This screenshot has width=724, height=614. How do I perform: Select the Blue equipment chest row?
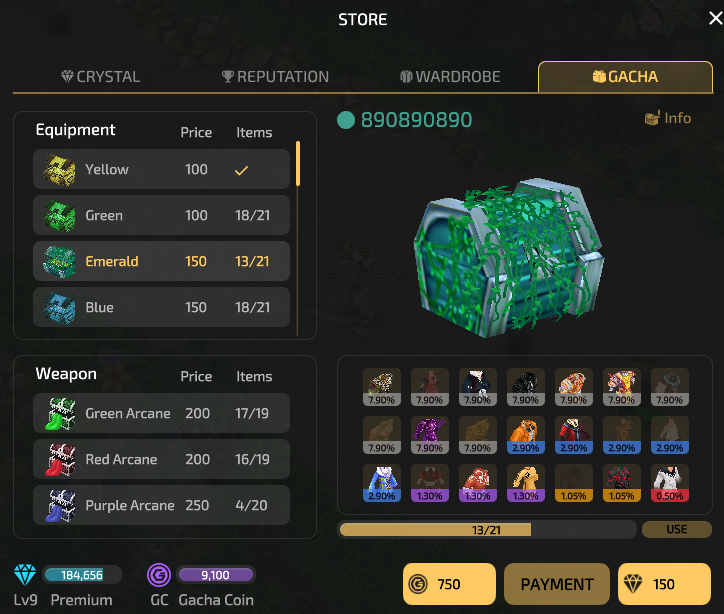(x=161, y=307)
